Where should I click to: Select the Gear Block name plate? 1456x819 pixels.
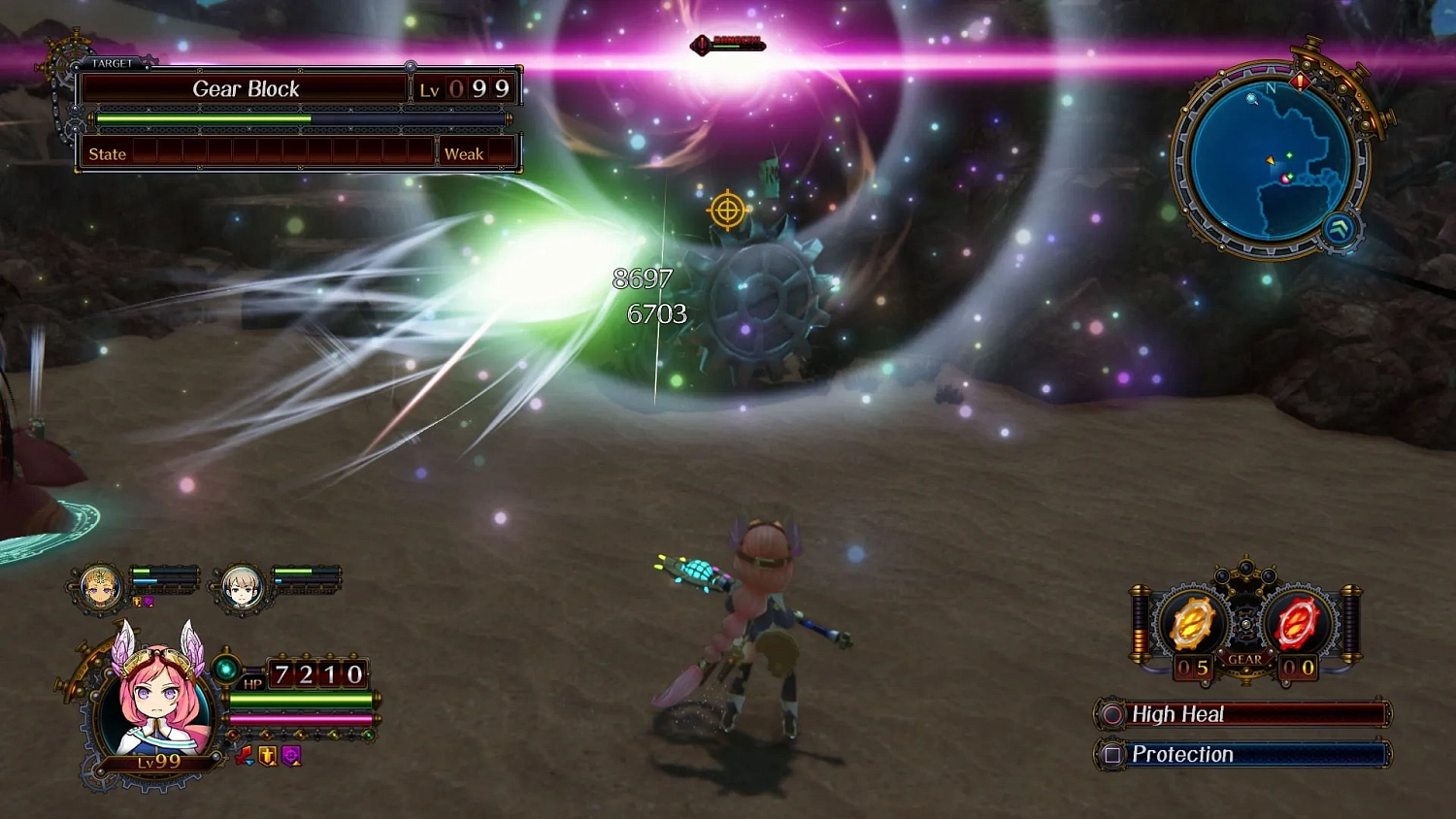247,88
